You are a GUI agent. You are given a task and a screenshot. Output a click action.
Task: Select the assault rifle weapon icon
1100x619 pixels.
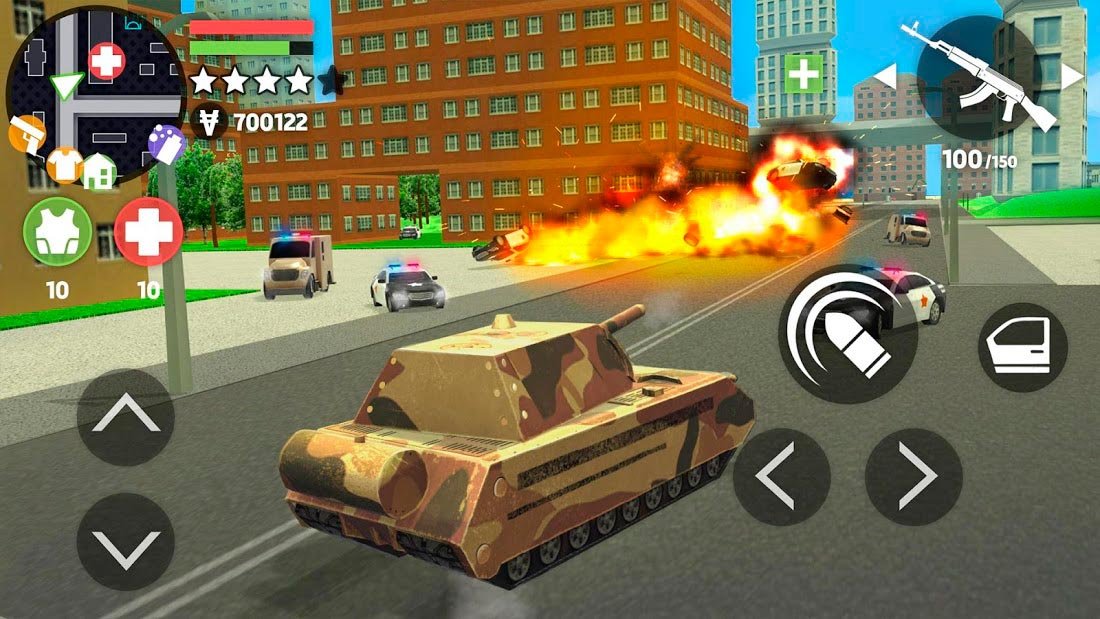click(977, 77)
